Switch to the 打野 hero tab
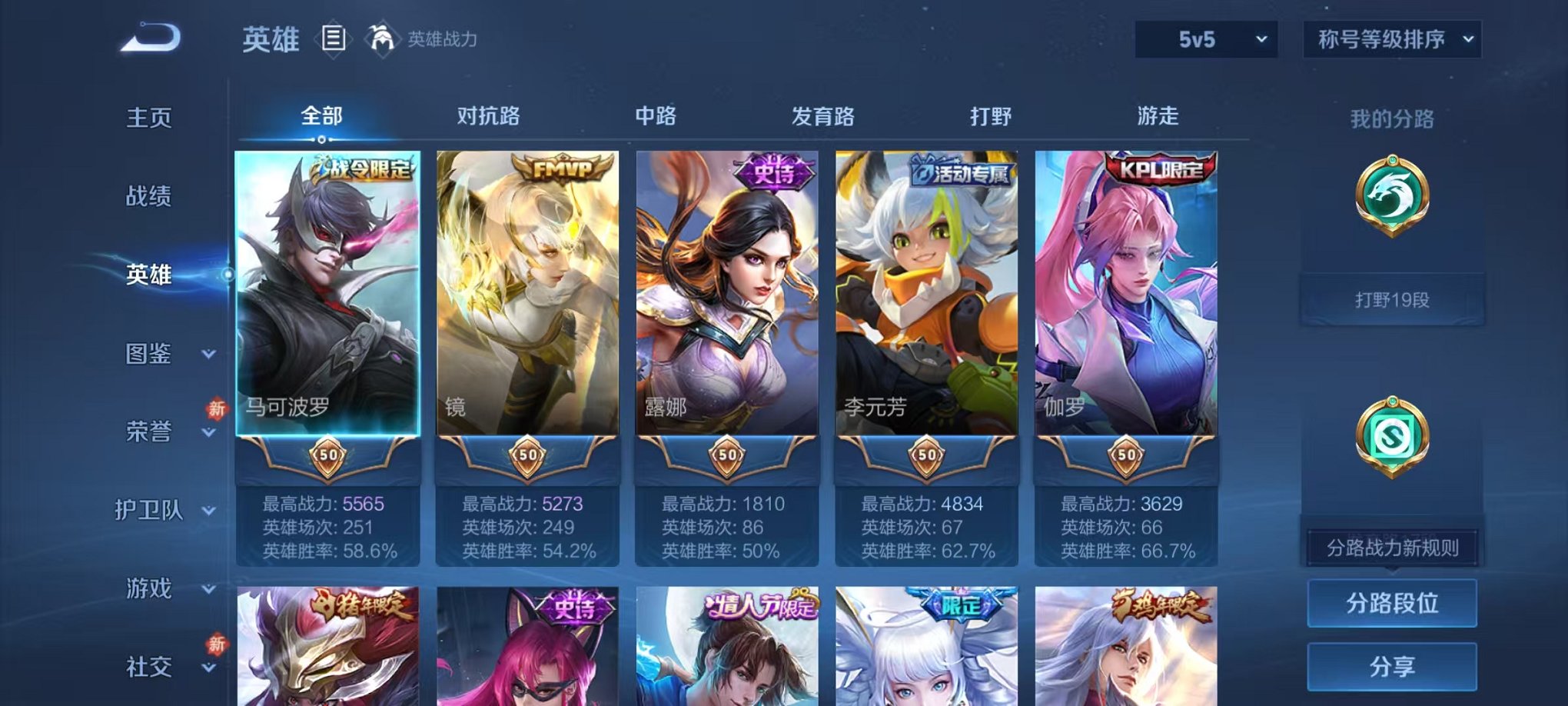The image size is (1568, 706). [x=992, y=115]
